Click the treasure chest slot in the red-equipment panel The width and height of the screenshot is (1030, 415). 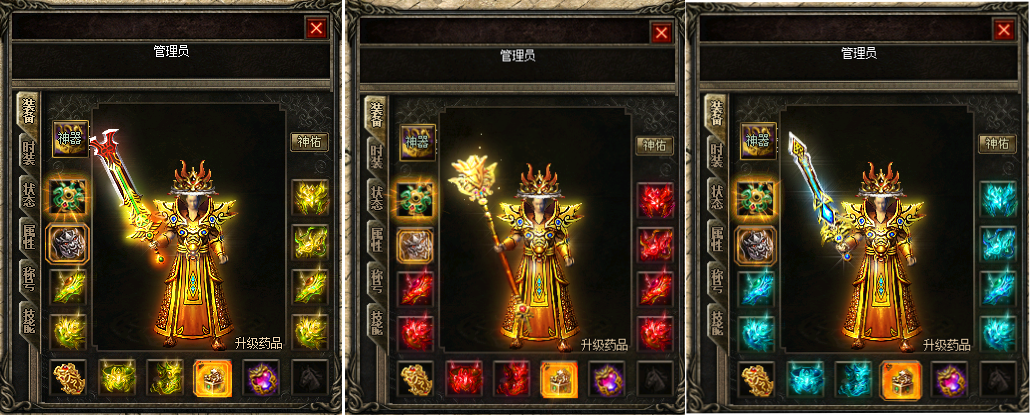tap(559, 380)
